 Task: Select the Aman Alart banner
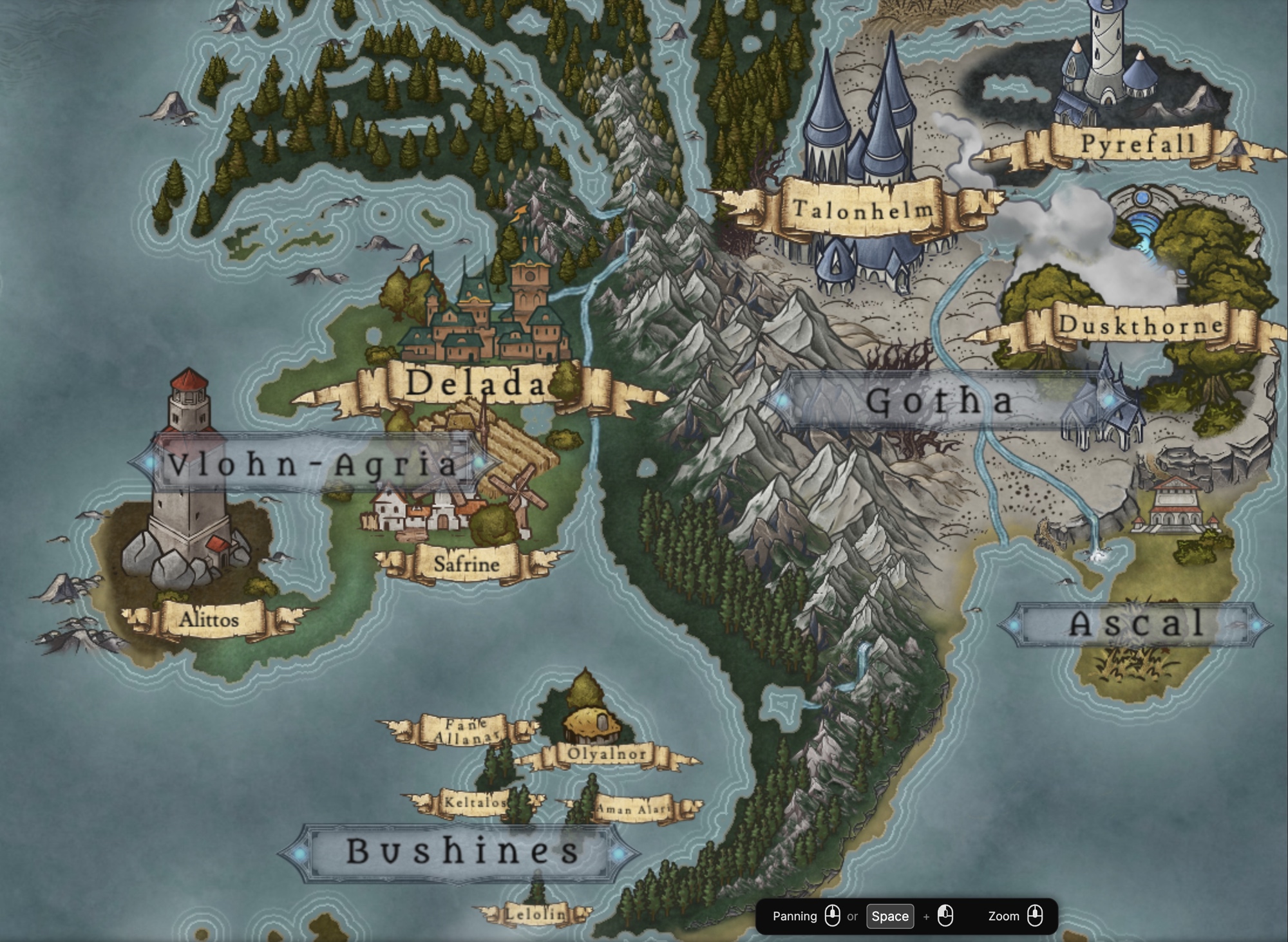click(634, 809)
